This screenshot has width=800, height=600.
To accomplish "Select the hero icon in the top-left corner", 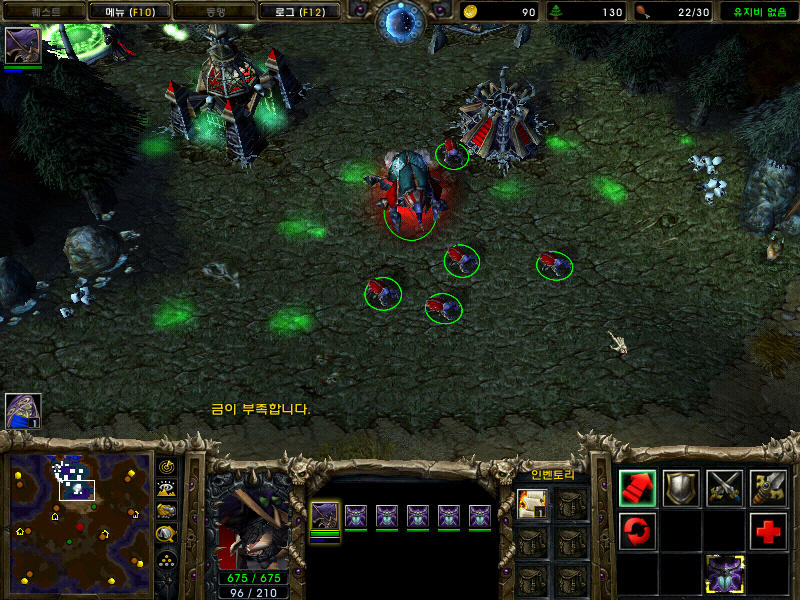I will click(x=22, y=46).
